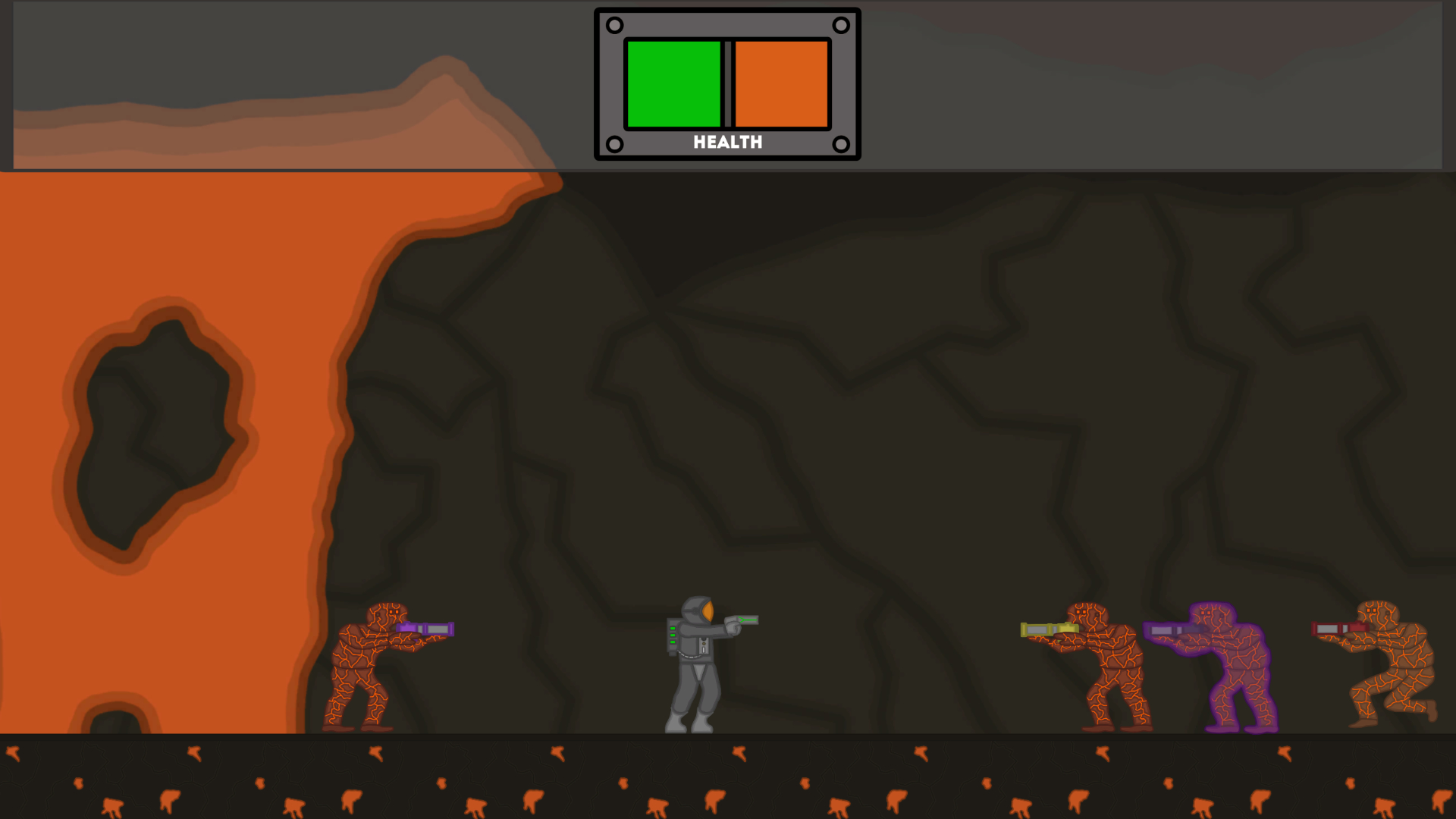This screenshot has width=1456, height=819.
Task: Click the top-right screw on the health panel
Action: pyautogui.click(x=842, y=25)
